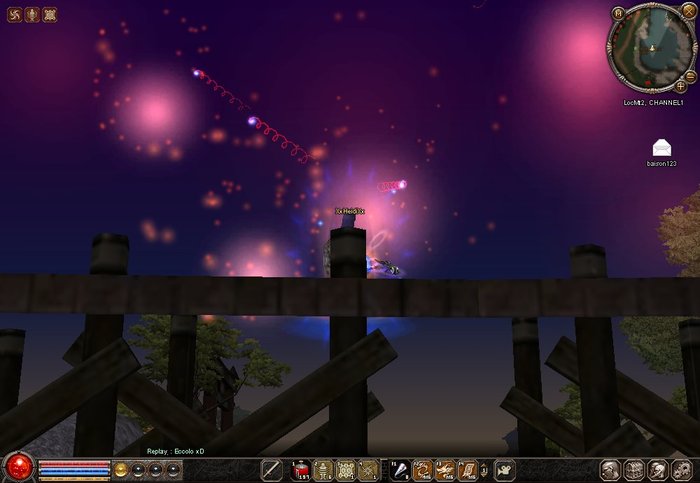Open the inventory chest icon
This screenshot has width=700, height=483.
pos(632,469)
